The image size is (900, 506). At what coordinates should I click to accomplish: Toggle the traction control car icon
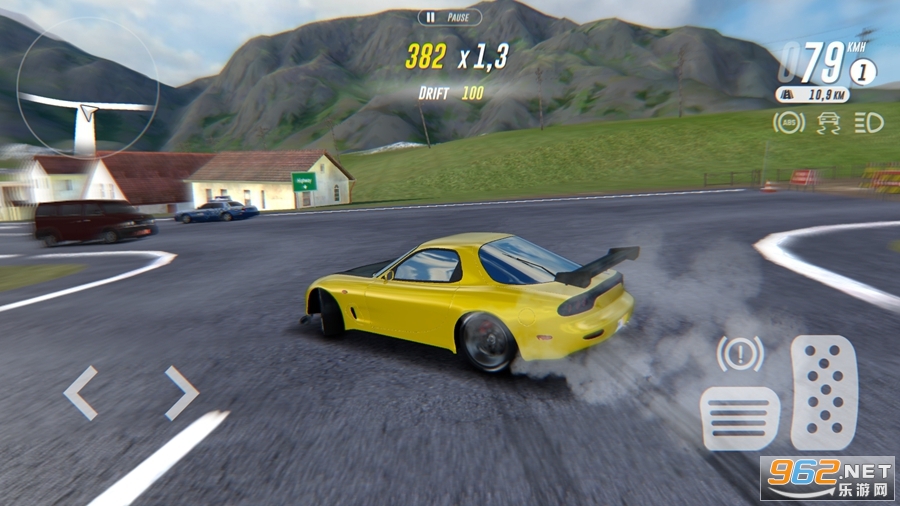point(829,123)
